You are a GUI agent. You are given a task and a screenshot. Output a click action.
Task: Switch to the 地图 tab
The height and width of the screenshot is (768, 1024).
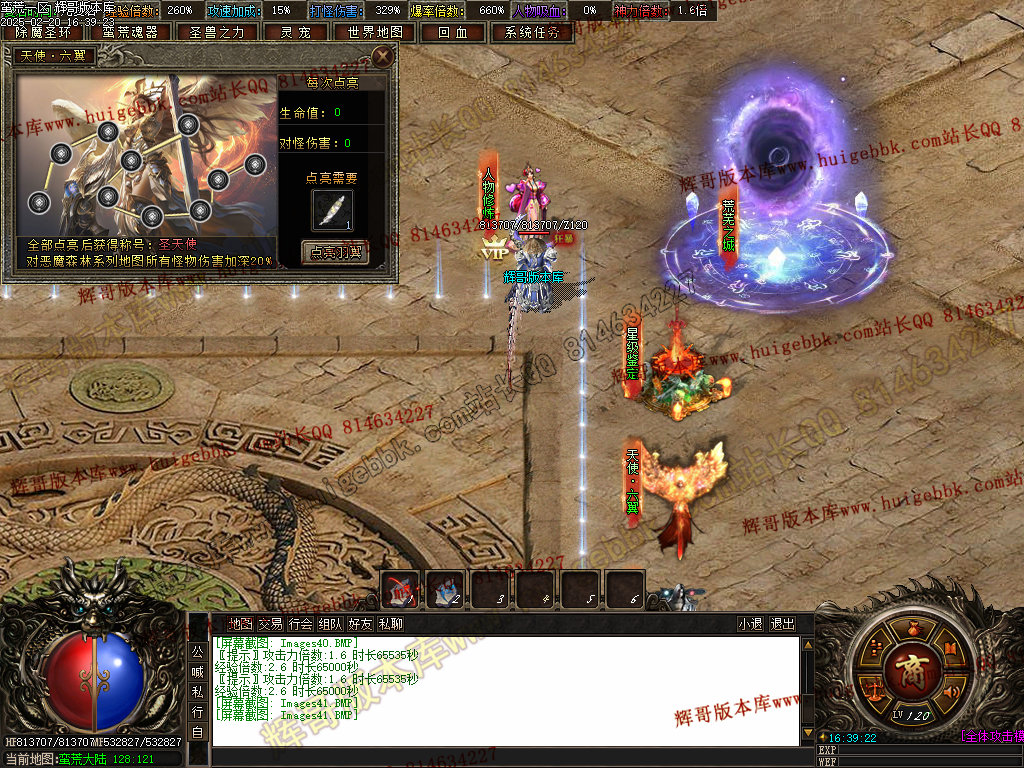[x=240, y=624]
